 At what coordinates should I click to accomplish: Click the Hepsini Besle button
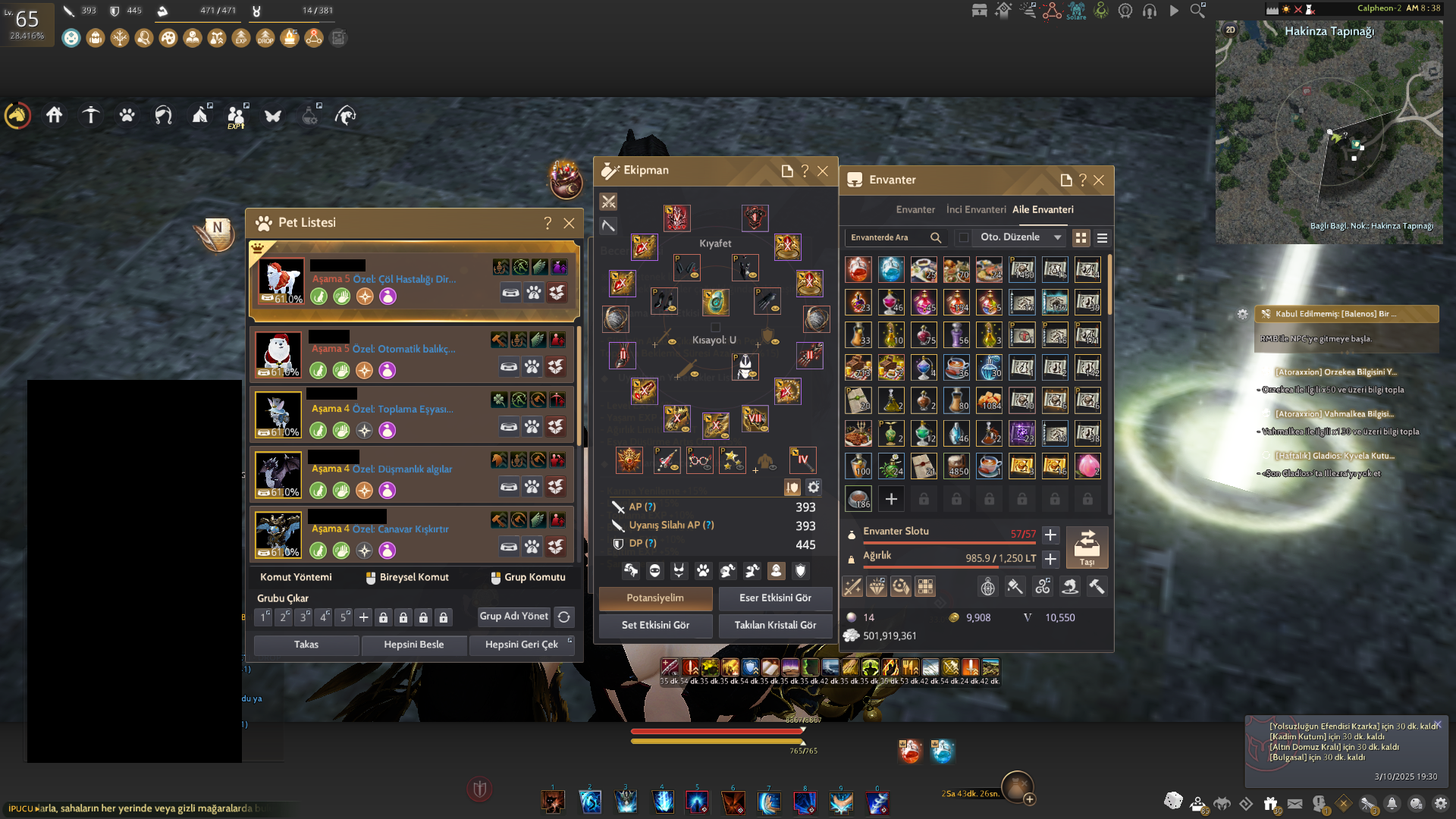click(413, 645)
